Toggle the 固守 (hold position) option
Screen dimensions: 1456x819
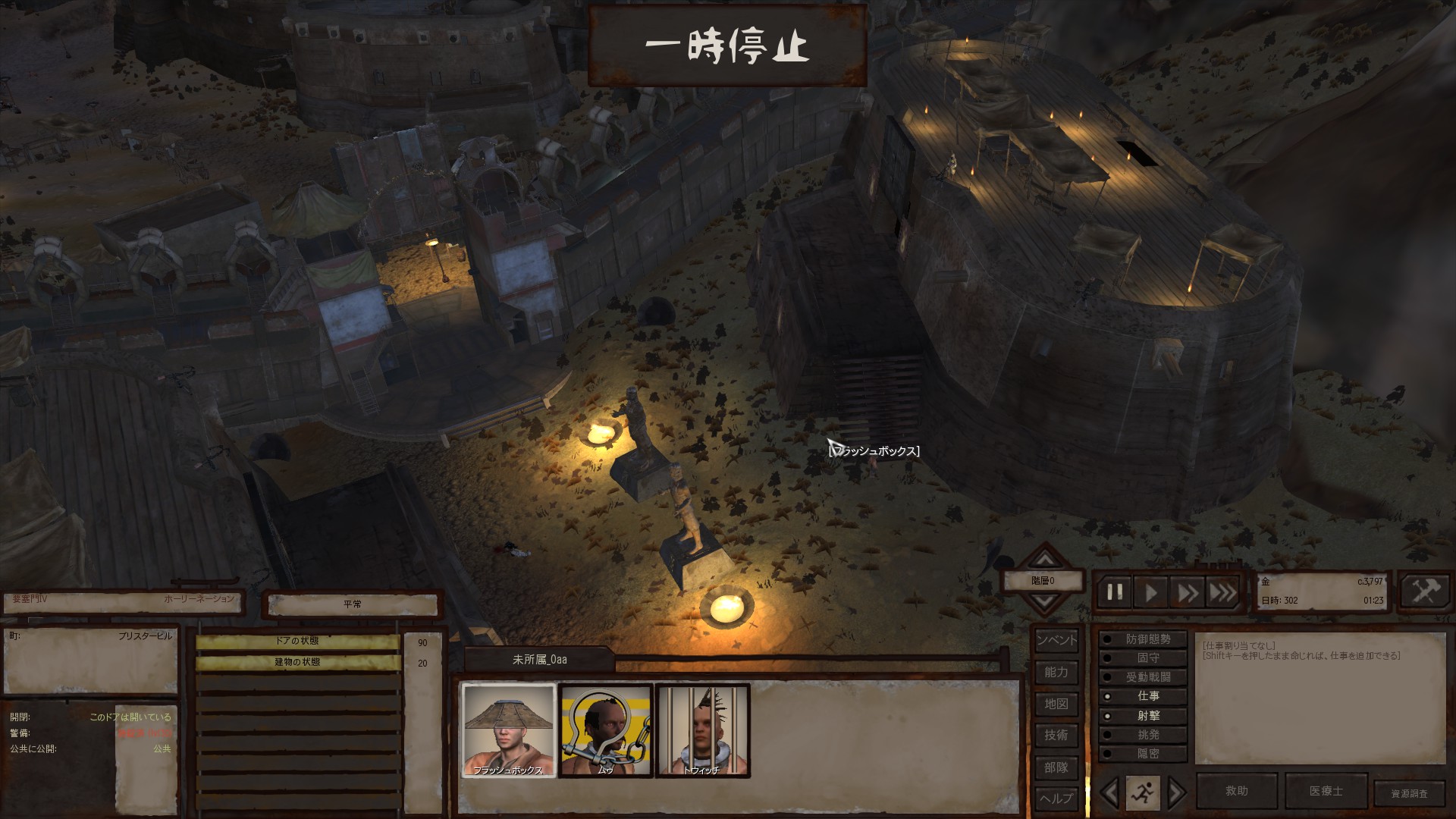pos(1143,658)
